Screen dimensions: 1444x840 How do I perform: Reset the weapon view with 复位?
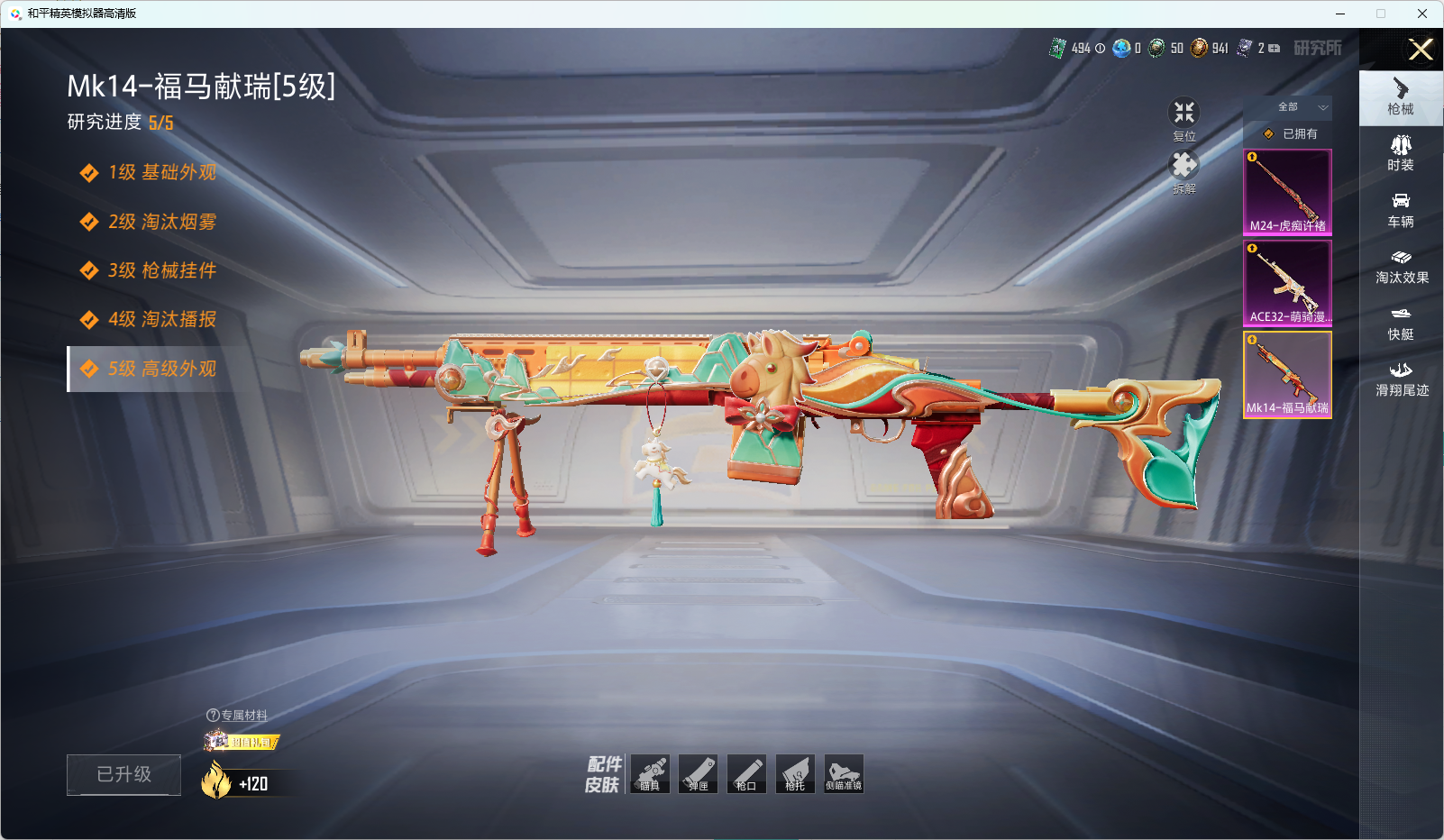coord(1184,120)
